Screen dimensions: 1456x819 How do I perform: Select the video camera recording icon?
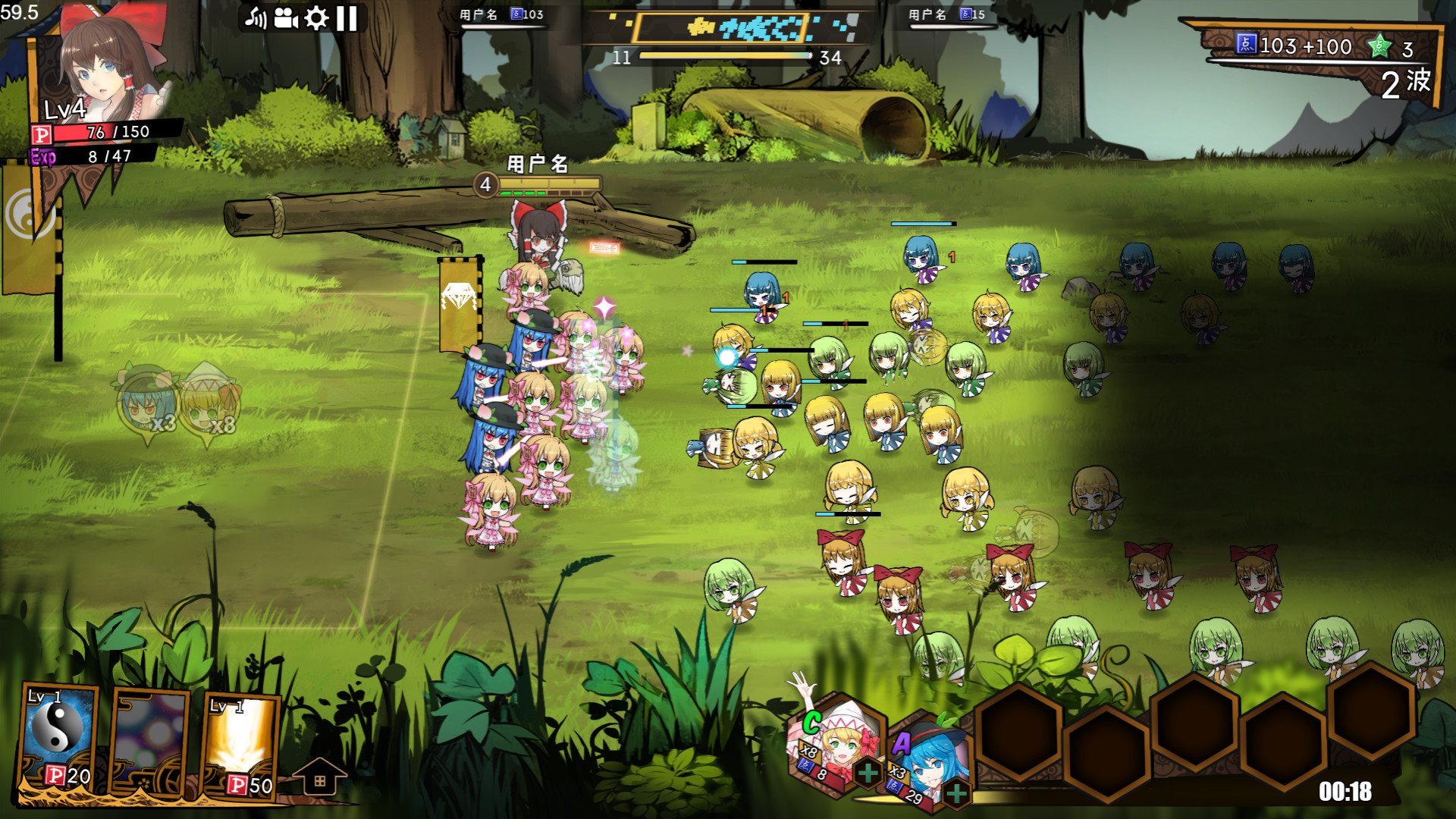pos(286,19)
